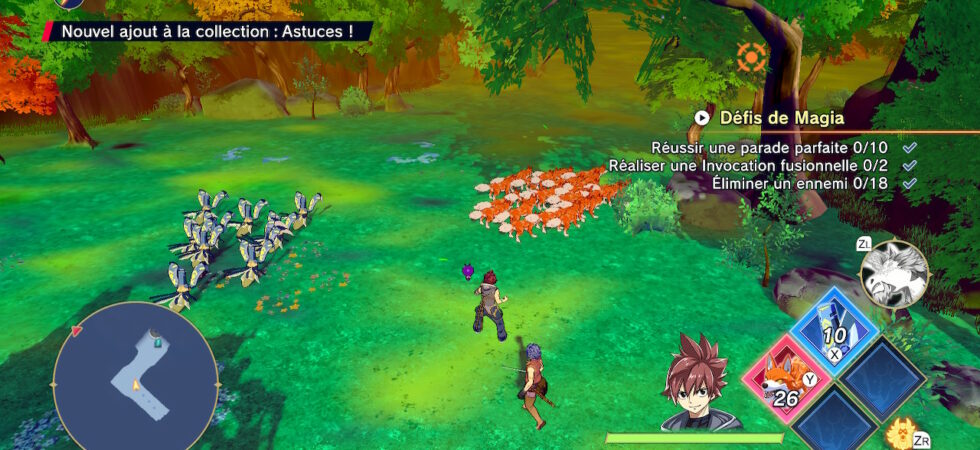Click the orange target reticle icon
The width and height of the screenshot is (980, 450).
[751, 57]
